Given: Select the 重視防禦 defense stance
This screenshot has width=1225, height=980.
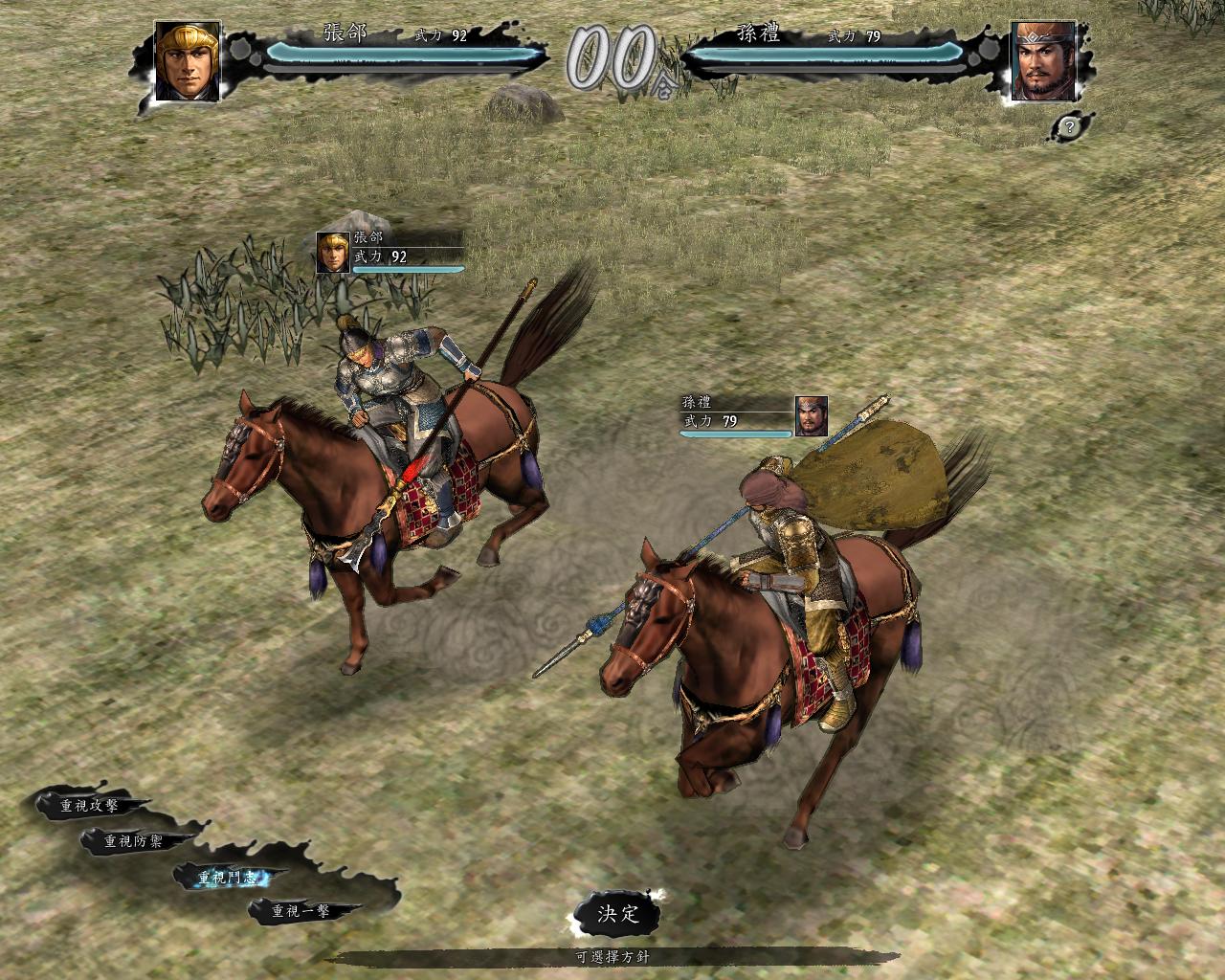Looking at the screenshot, I should coord(135,841).
